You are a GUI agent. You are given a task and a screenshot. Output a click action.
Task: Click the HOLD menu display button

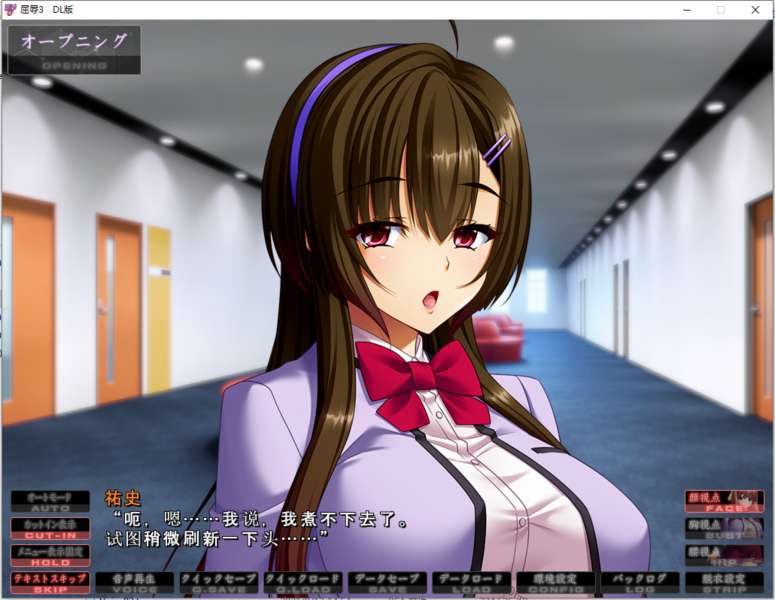click(x=50, y=555)
